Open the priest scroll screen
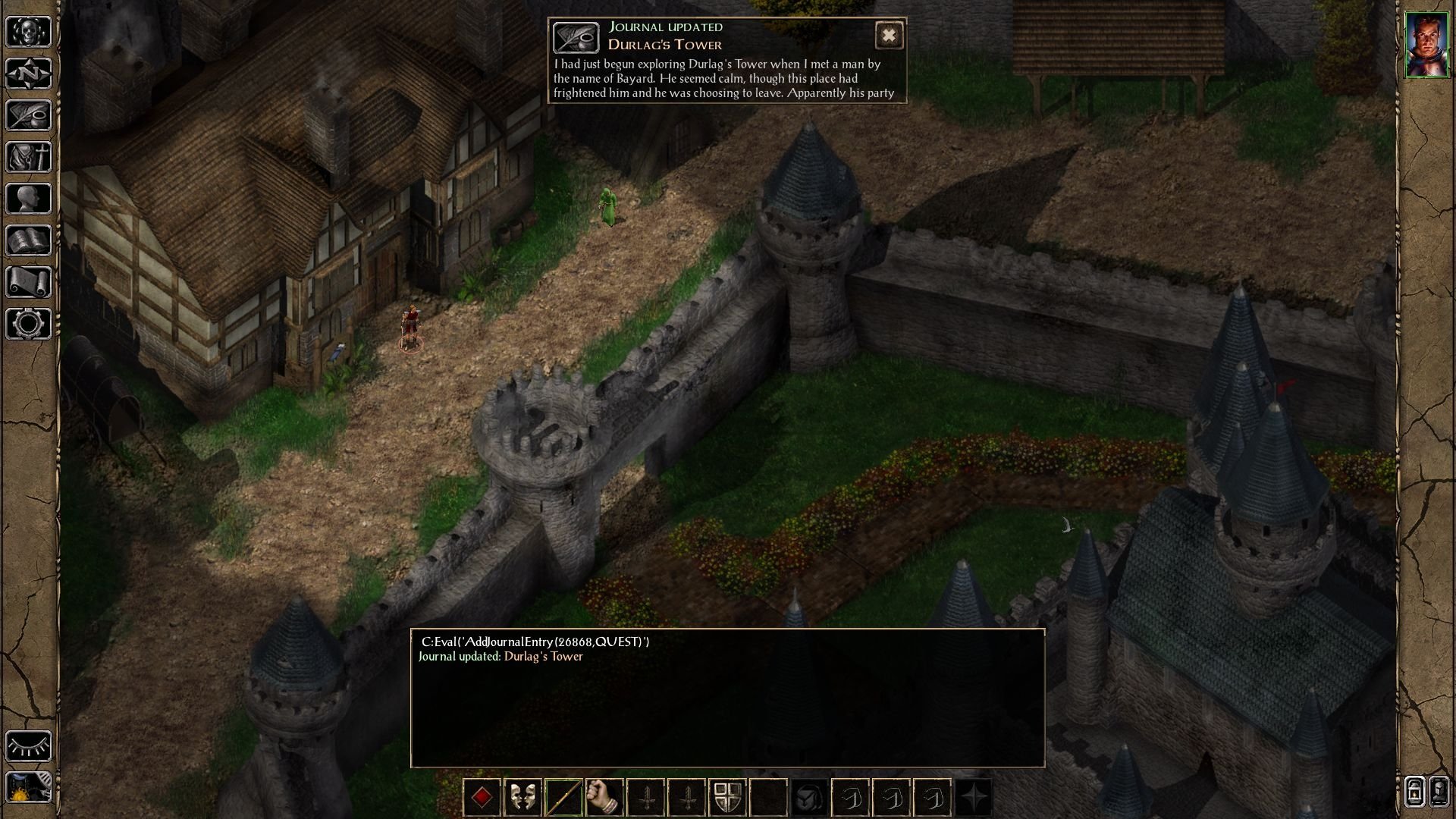 tap(29, 282)
